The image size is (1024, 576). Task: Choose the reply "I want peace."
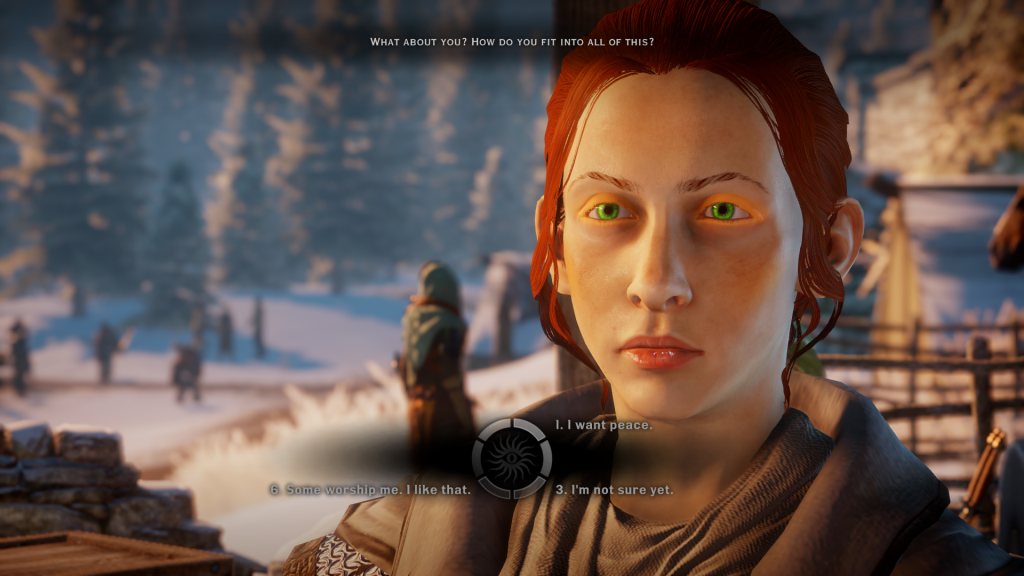tap(604, 425)
